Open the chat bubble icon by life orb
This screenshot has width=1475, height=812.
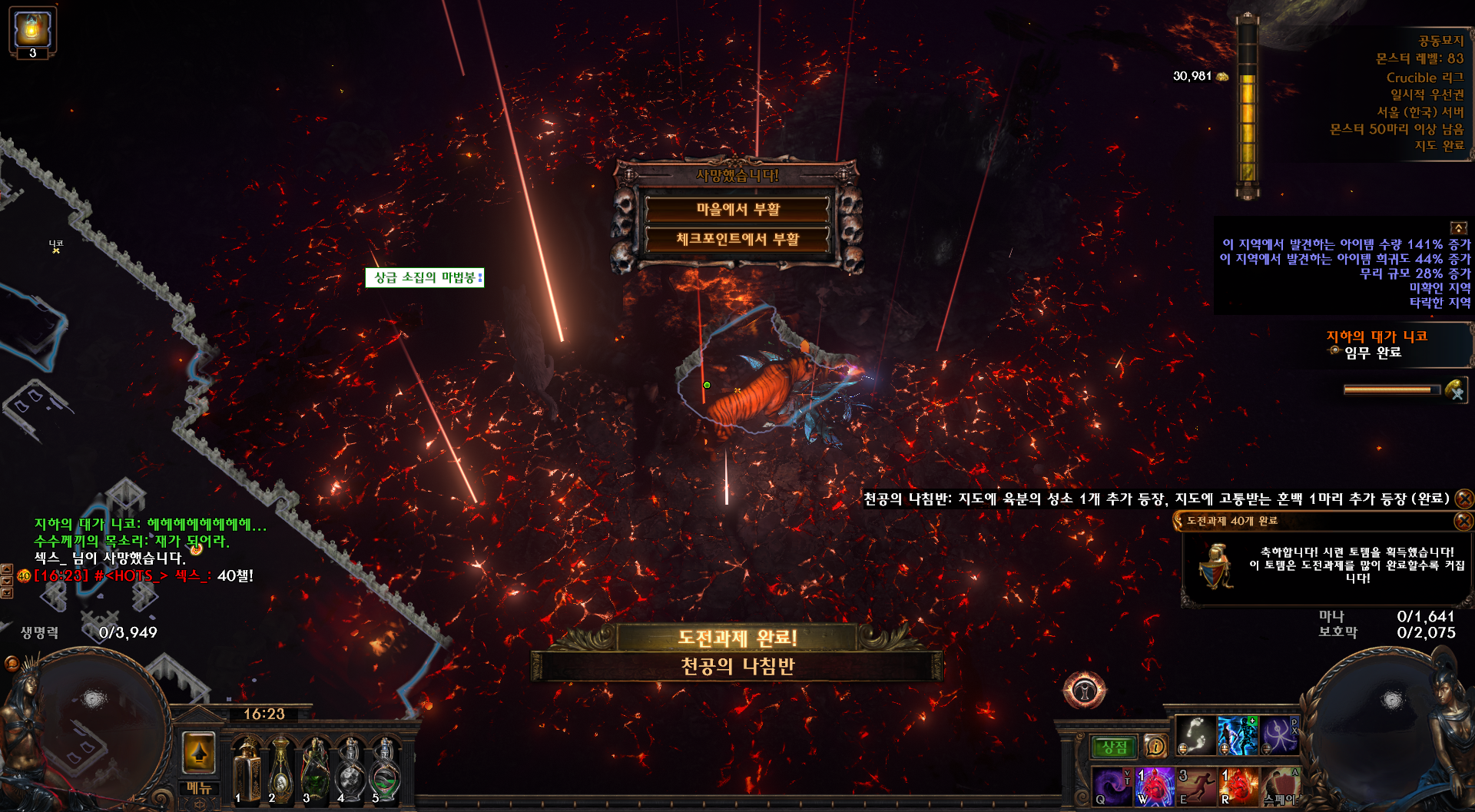(12, 662)
